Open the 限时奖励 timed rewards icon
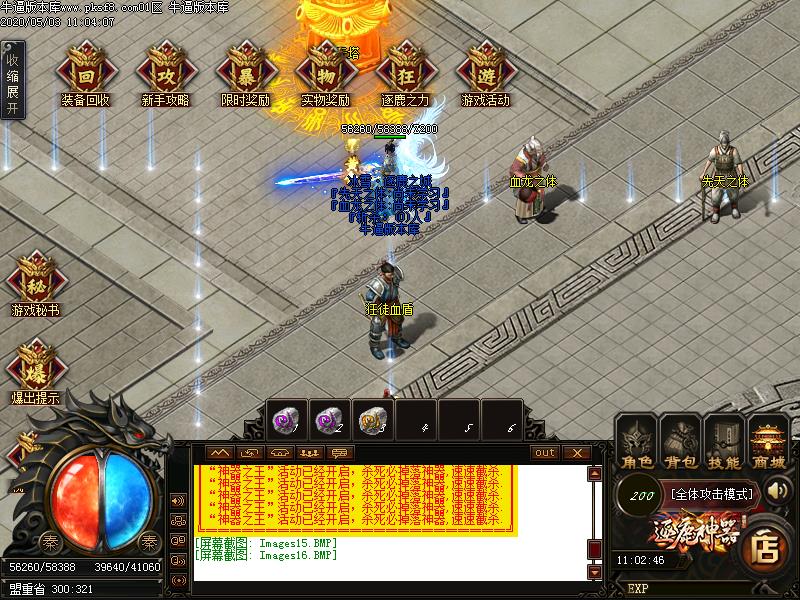 point(246,68)
